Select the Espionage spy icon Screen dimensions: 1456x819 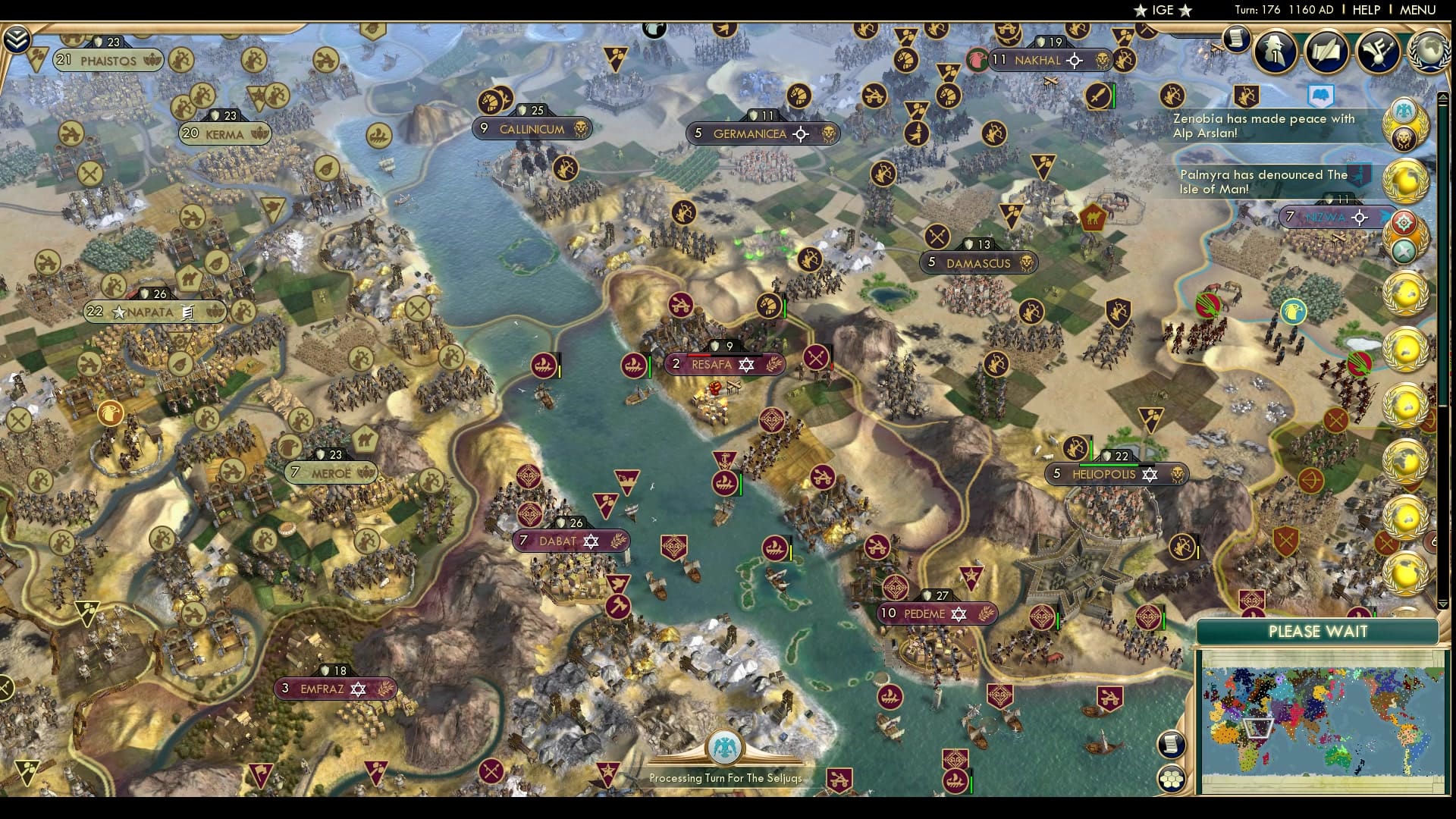click(x=1276, y=51)
